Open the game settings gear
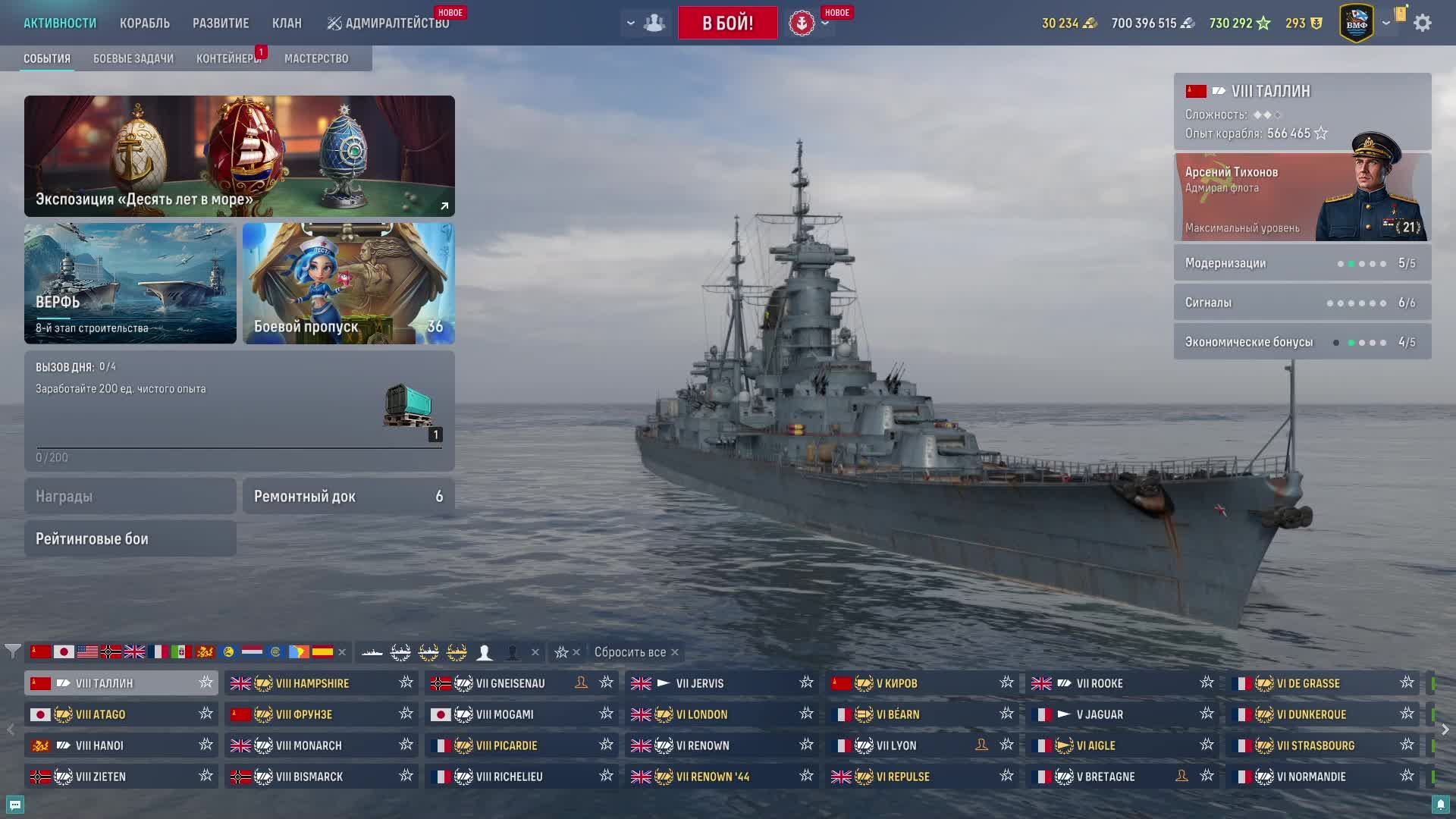Image resolution: width=1456 pixels, height=819 pixels. pyautogui.click(x=1423, y=23)
